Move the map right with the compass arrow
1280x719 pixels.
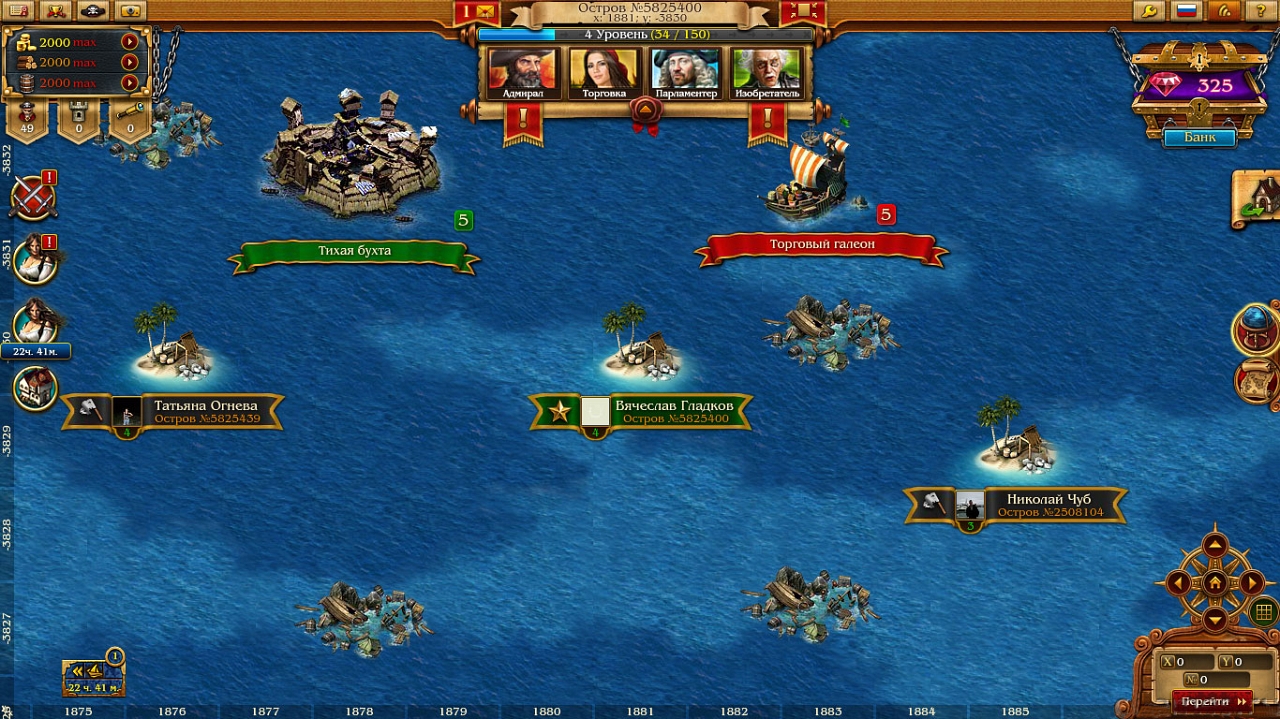tap(1252, 583)
